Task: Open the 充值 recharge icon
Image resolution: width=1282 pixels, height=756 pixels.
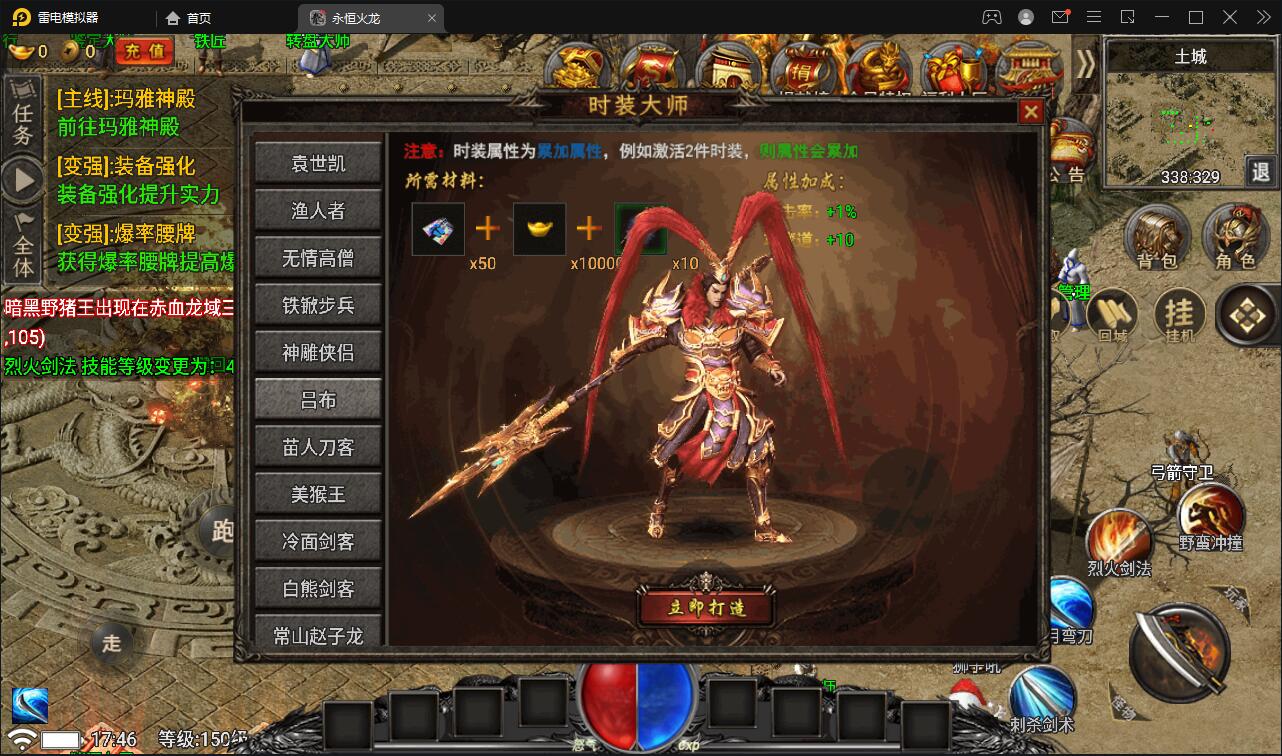Action: tap(143, 51)
